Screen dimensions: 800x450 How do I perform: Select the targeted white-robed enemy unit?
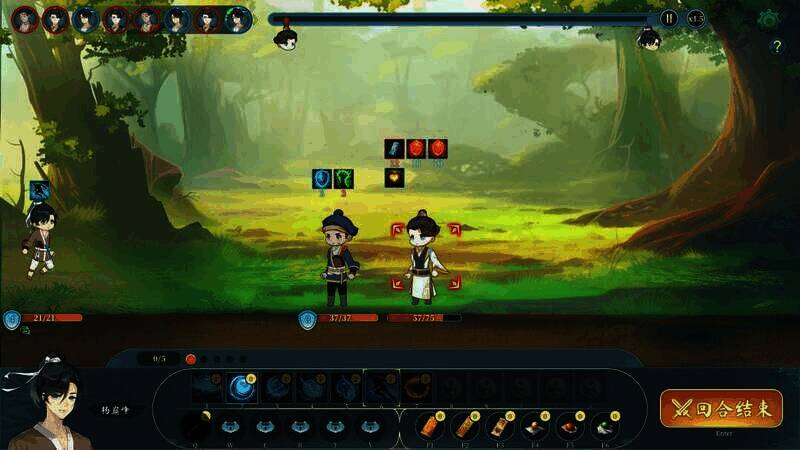pos(424,256)
